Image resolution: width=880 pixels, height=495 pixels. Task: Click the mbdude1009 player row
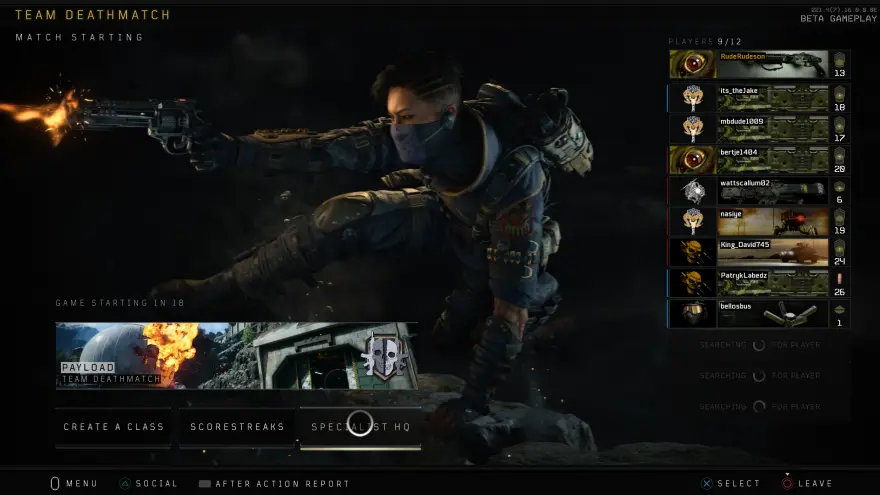tap(758, 128)
